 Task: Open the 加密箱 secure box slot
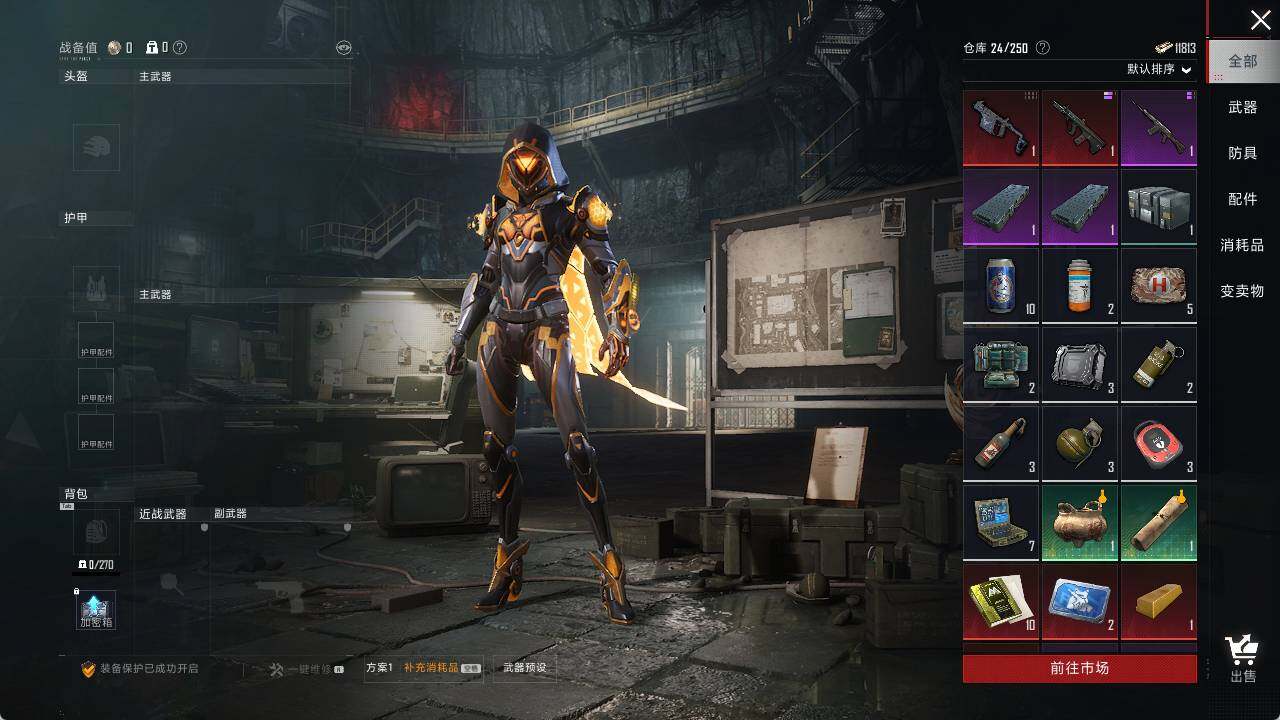(96, 610)
